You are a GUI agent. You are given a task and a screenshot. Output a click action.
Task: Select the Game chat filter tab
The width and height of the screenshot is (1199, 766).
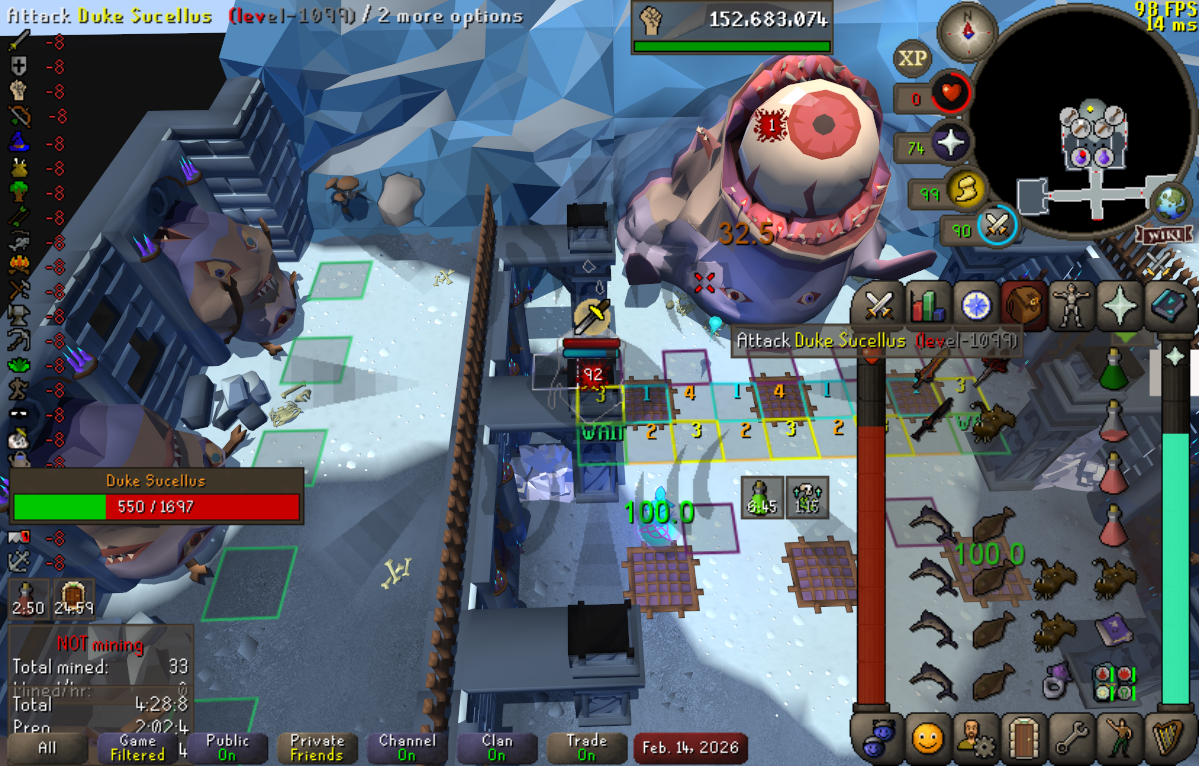pos(137,747)
